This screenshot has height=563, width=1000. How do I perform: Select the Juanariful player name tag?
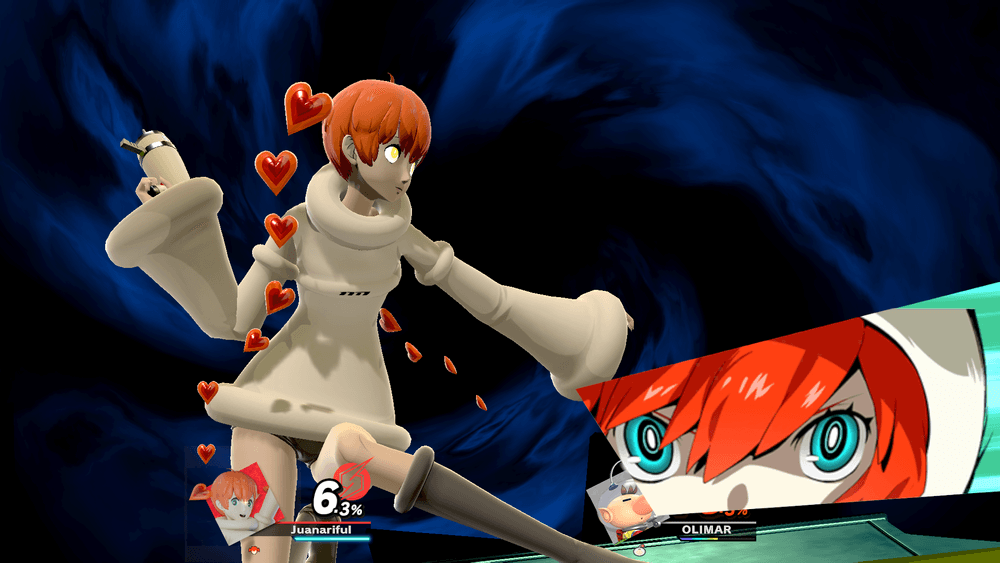coord(321,529)
